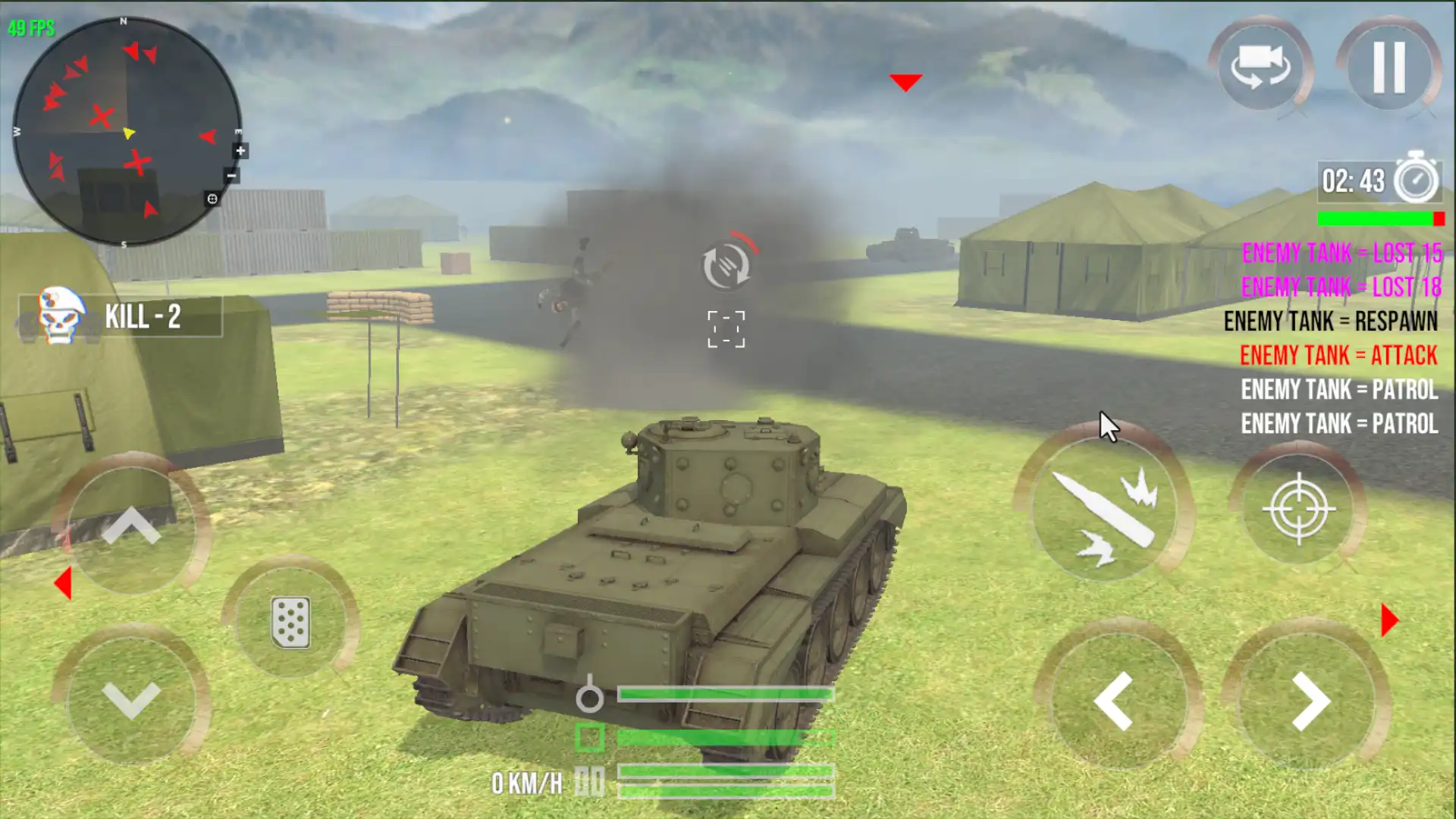
Task: Activate the crosshair aim mode
Action: (1298, 508)
